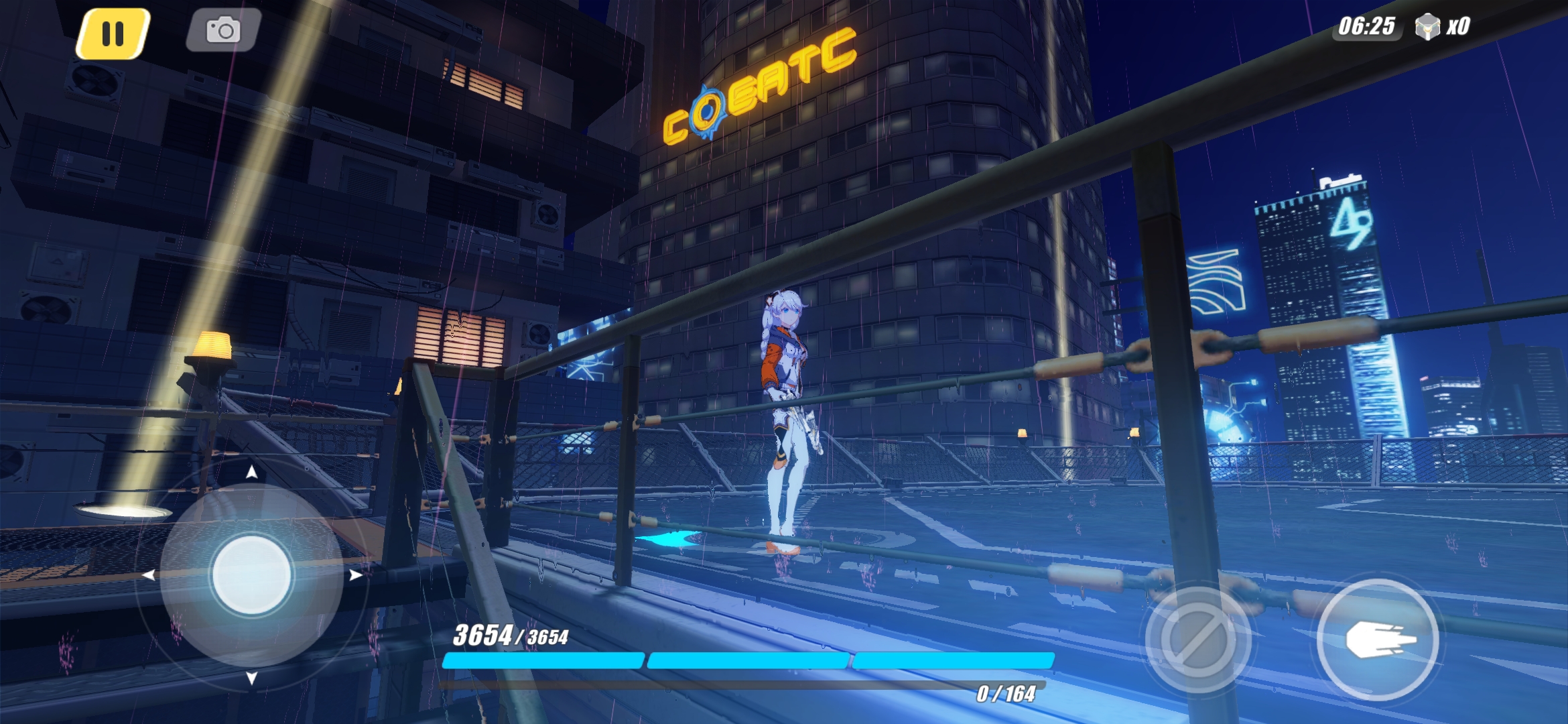Screen dimensions: 1568x724
Task: Tap the virtual joystick's center knob
Action: coord(251,575)
